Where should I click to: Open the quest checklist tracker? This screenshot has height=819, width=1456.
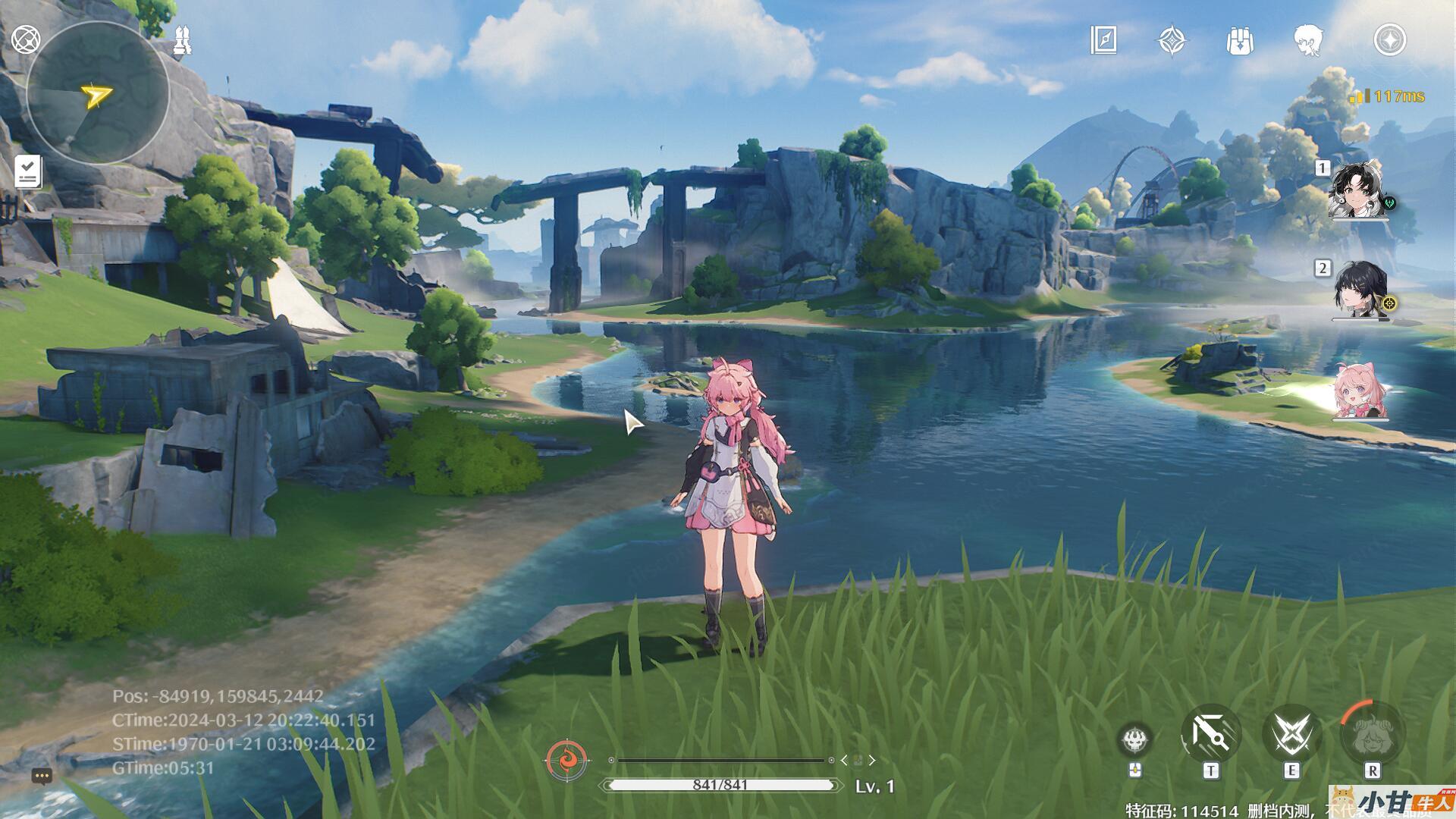coord(27,171)
